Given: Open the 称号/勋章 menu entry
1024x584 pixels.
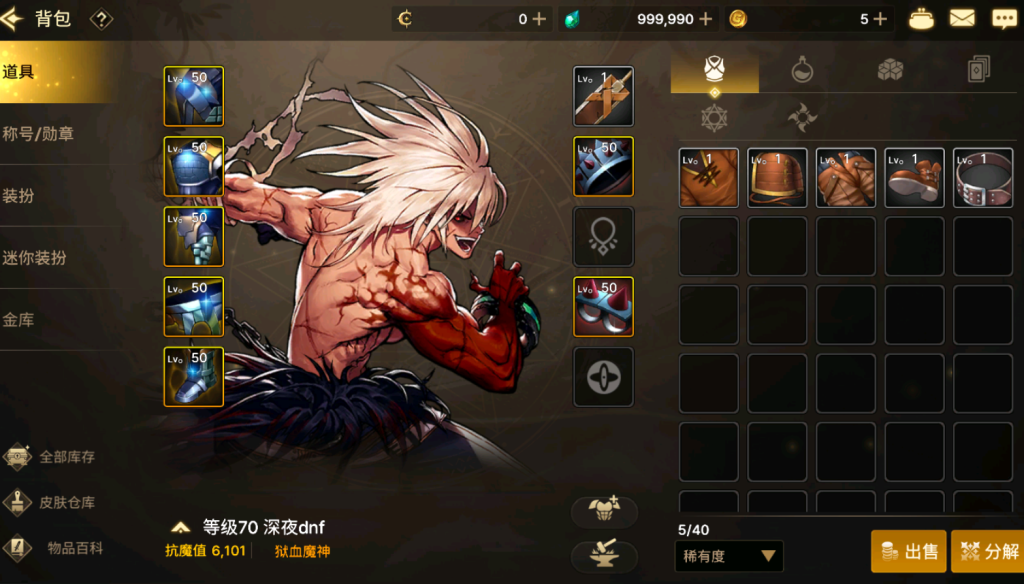Looking at the screenshot, I should click(x=40, y=133).
